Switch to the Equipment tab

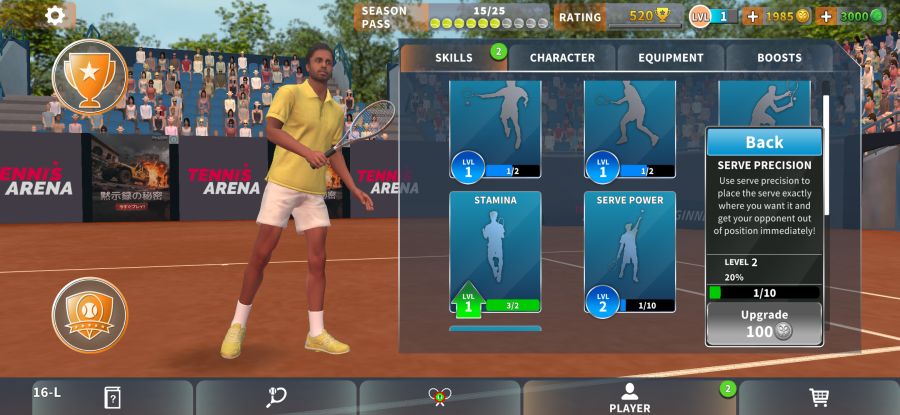pyautogui.click(x=671, y=58)
